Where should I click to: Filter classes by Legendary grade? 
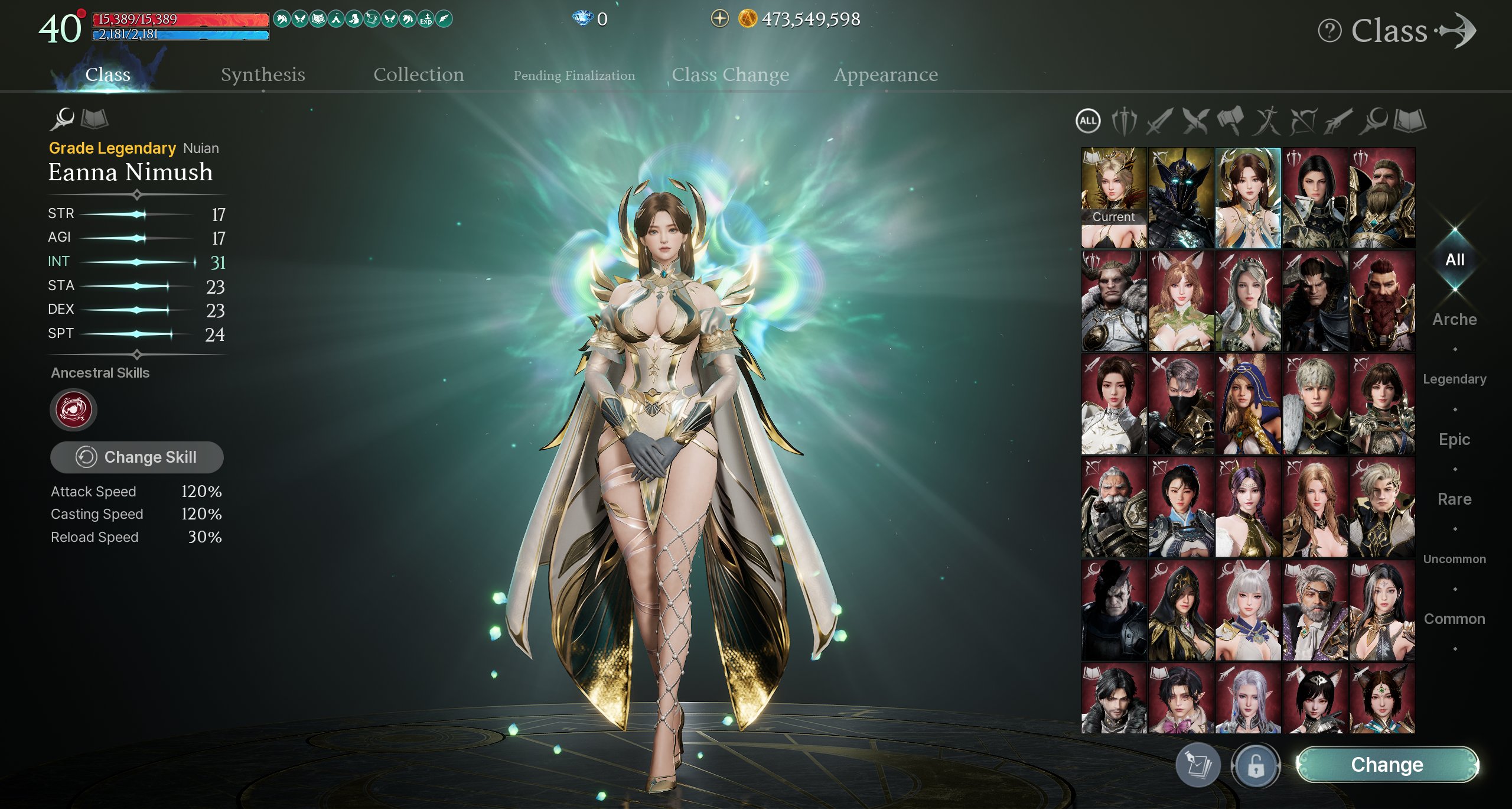1454,379
